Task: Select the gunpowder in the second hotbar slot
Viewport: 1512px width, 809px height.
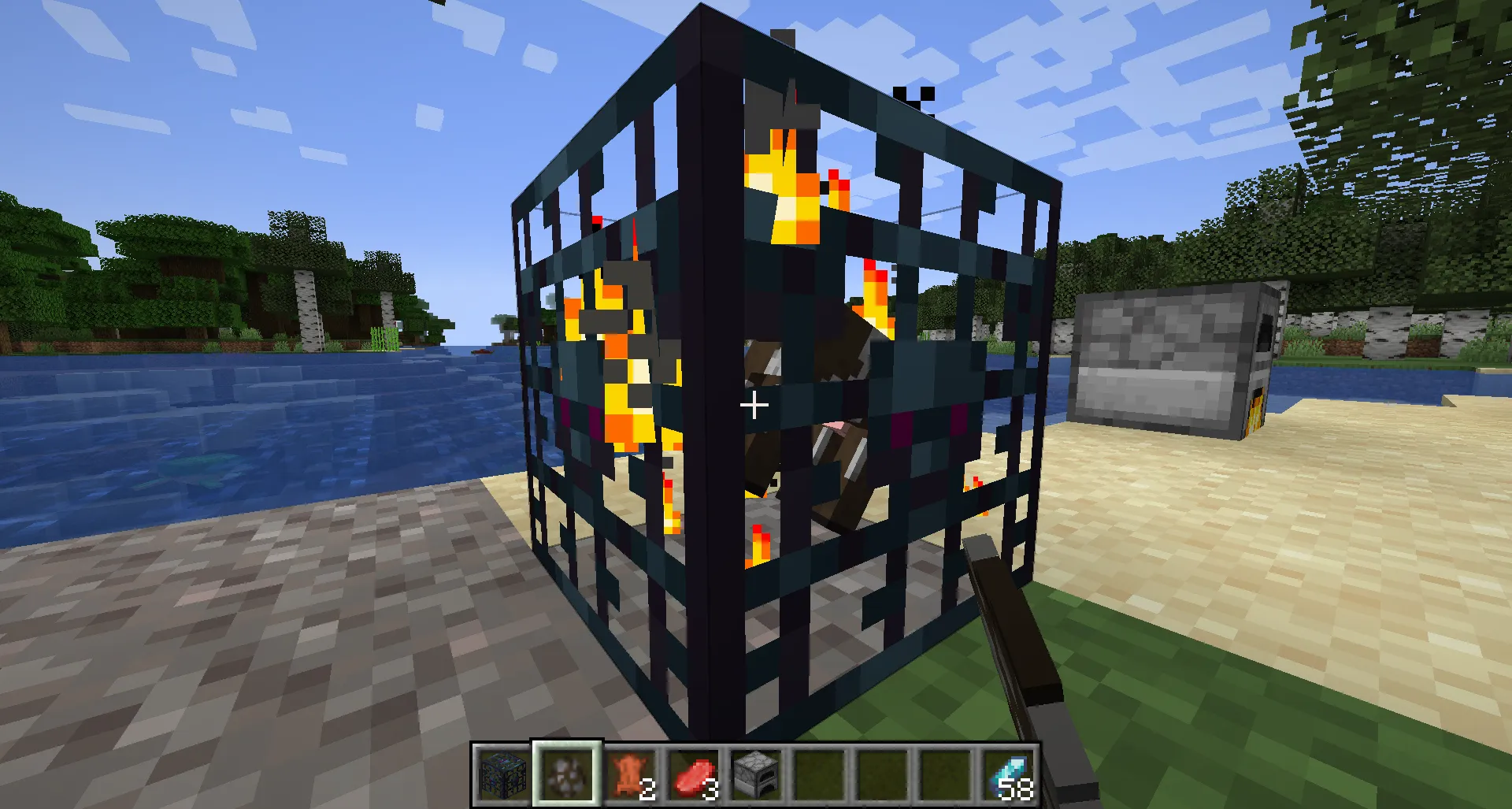Action: [565, 774]
